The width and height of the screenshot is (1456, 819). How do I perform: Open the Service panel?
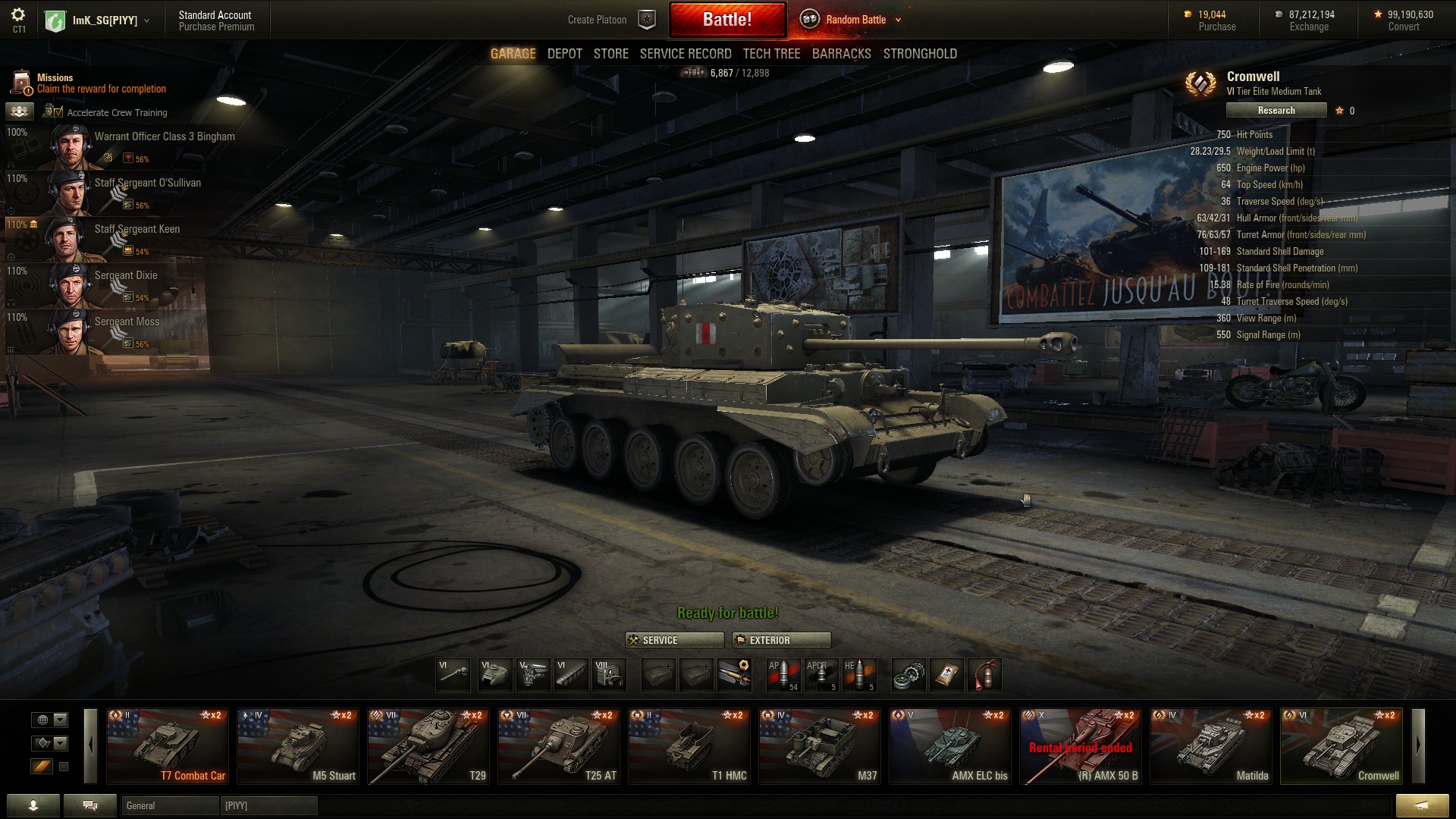click(x=674, y=640)
